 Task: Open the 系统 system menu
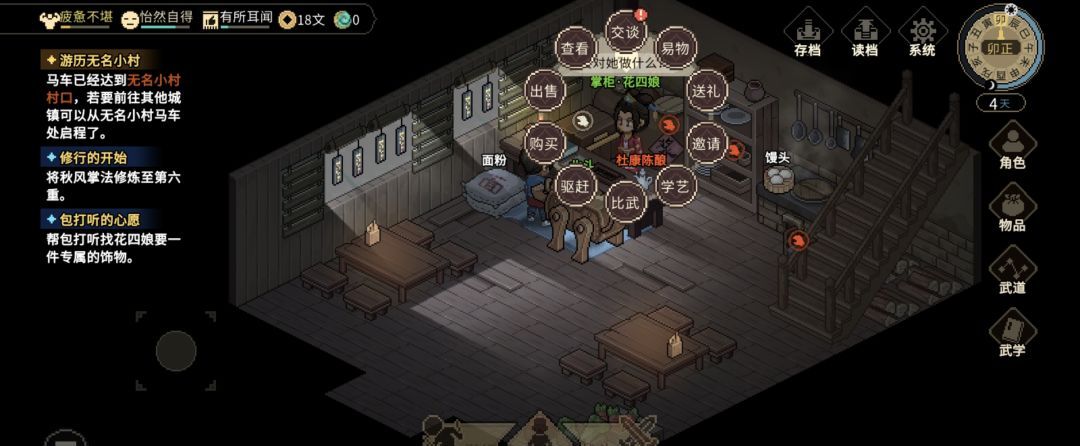pyautogui.click(x=922, y=33)
